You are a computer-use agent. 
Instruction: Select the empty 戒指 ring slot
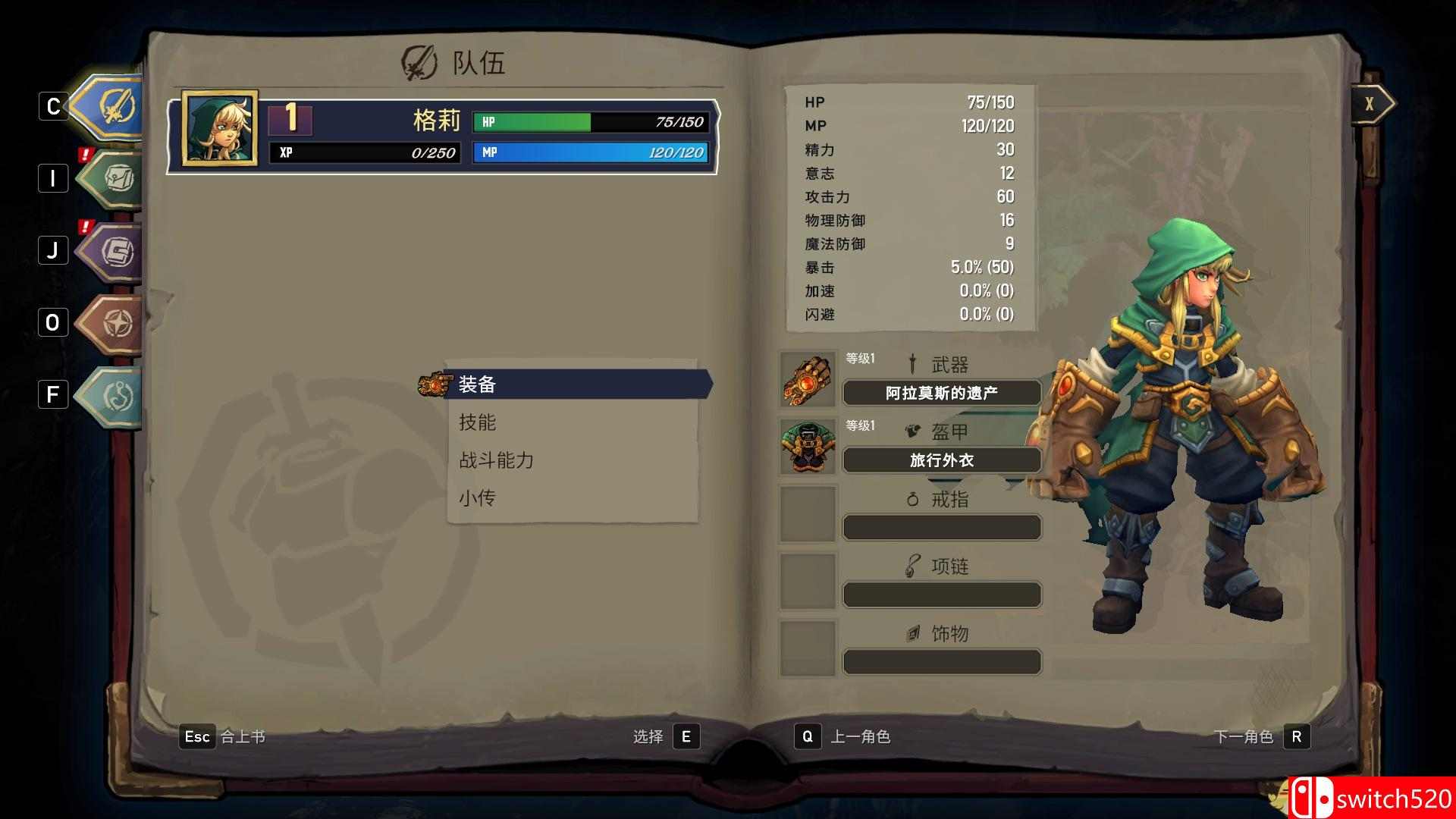click(808, 513)
